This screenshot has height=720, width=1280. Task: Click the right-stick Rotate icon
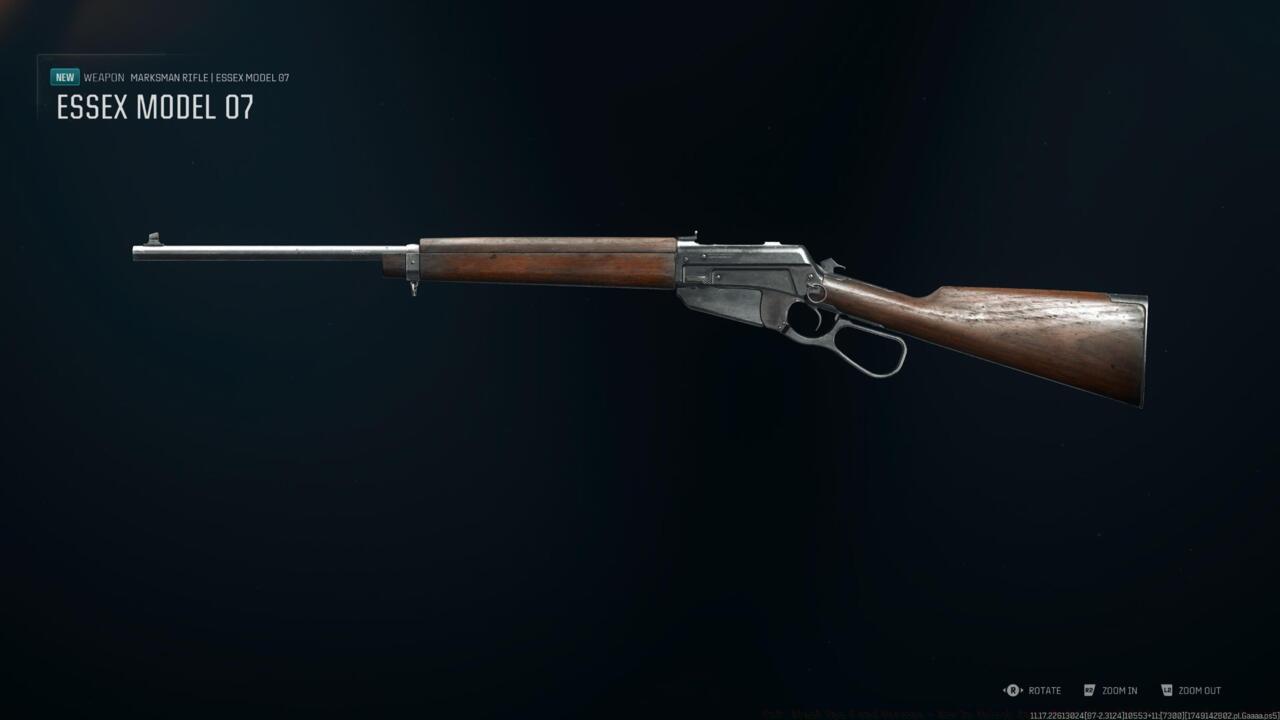1012,690
